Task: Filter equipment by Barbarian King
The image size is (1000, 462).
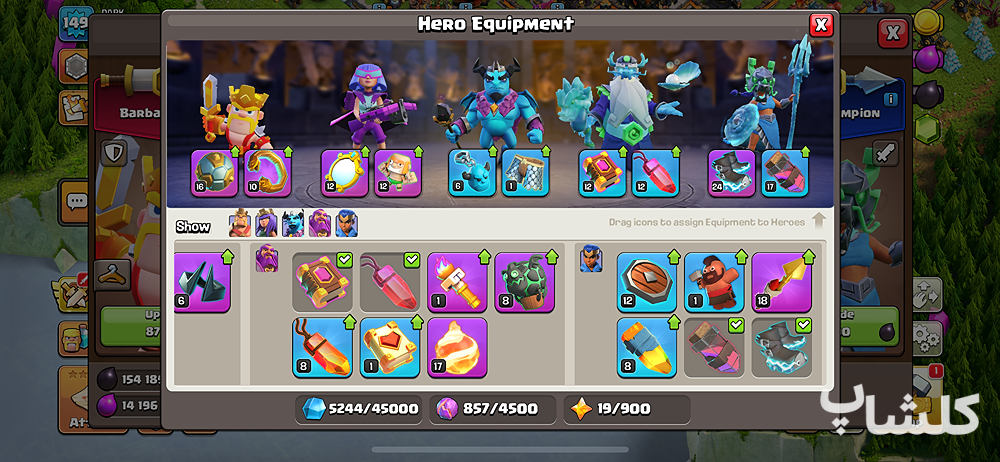Action: [240, 224]
